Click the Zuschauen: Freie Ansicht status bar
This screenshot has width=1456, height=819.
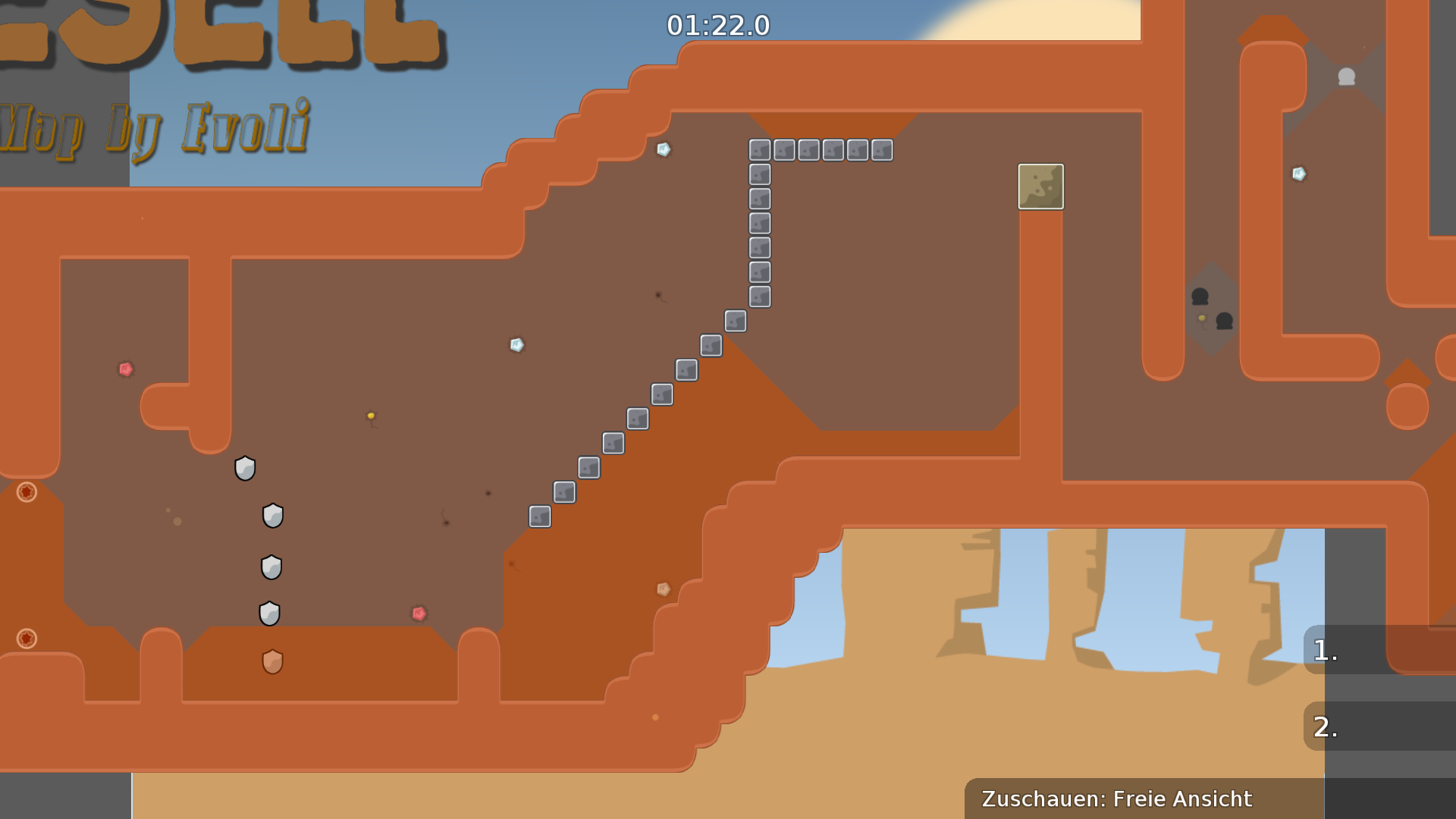(x=1116, y=799)
